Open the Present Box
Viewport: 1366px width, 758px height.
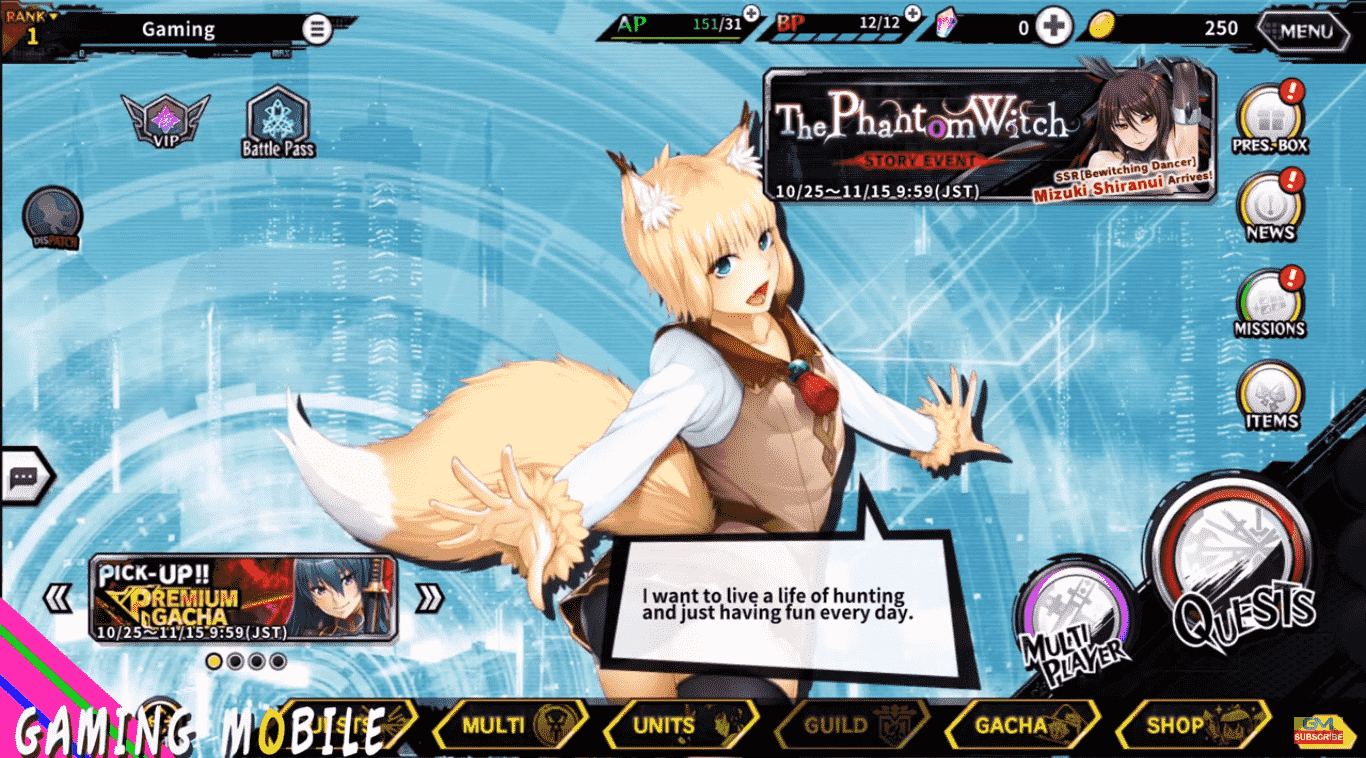coord(1270,117)
